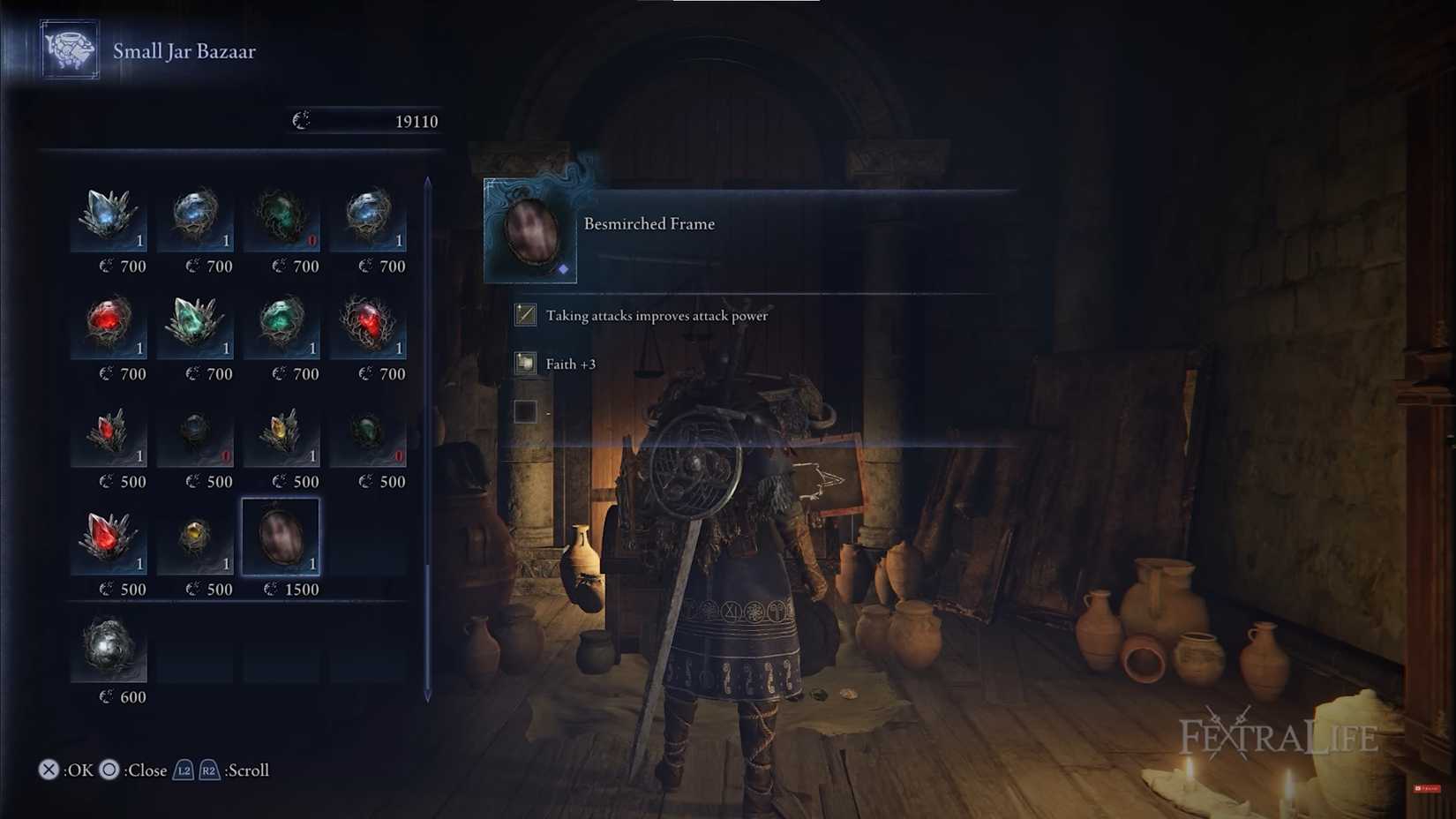Choose the silver relic priced 600
1456x819 pixels.
(x=109, y=646)
